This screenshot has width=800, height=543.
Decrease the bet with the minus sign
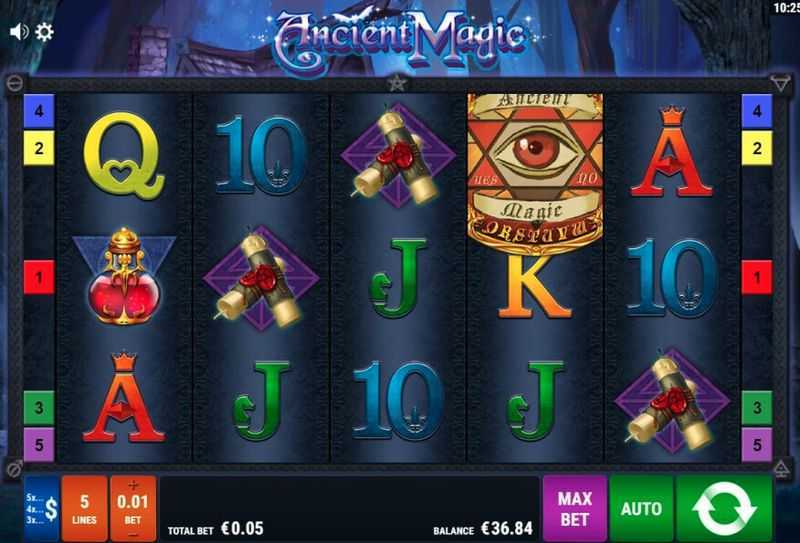pyautogui.click(x=133, y=533)
